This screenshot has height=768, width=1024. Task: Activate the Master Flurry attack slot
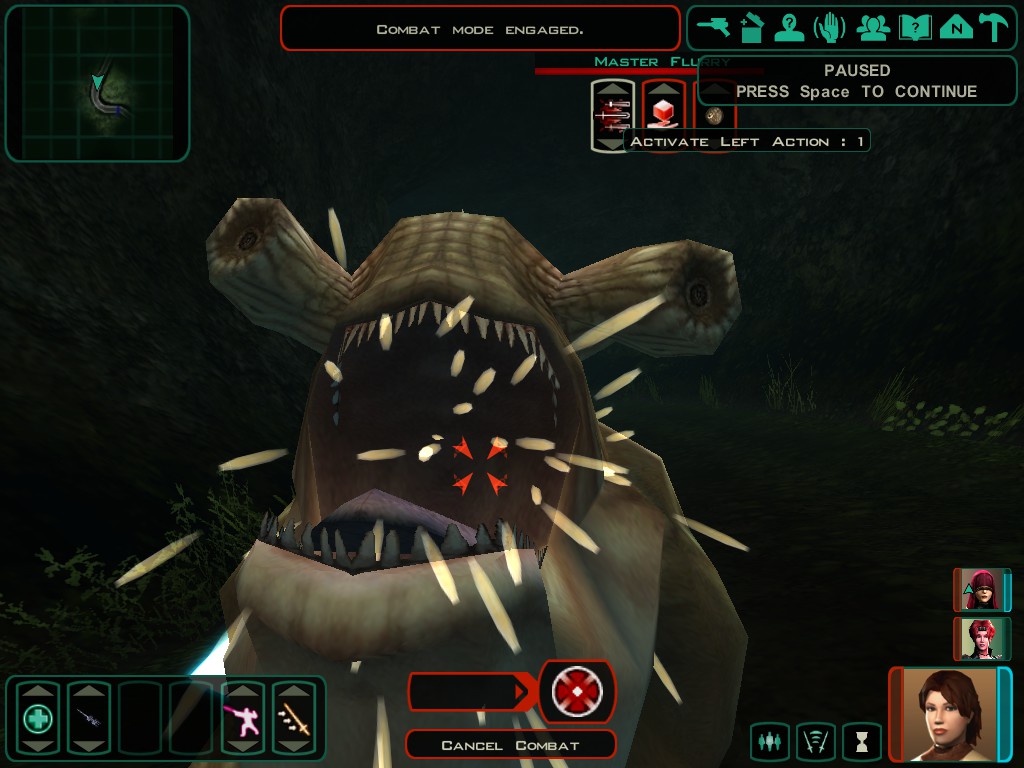coord(613,116)
